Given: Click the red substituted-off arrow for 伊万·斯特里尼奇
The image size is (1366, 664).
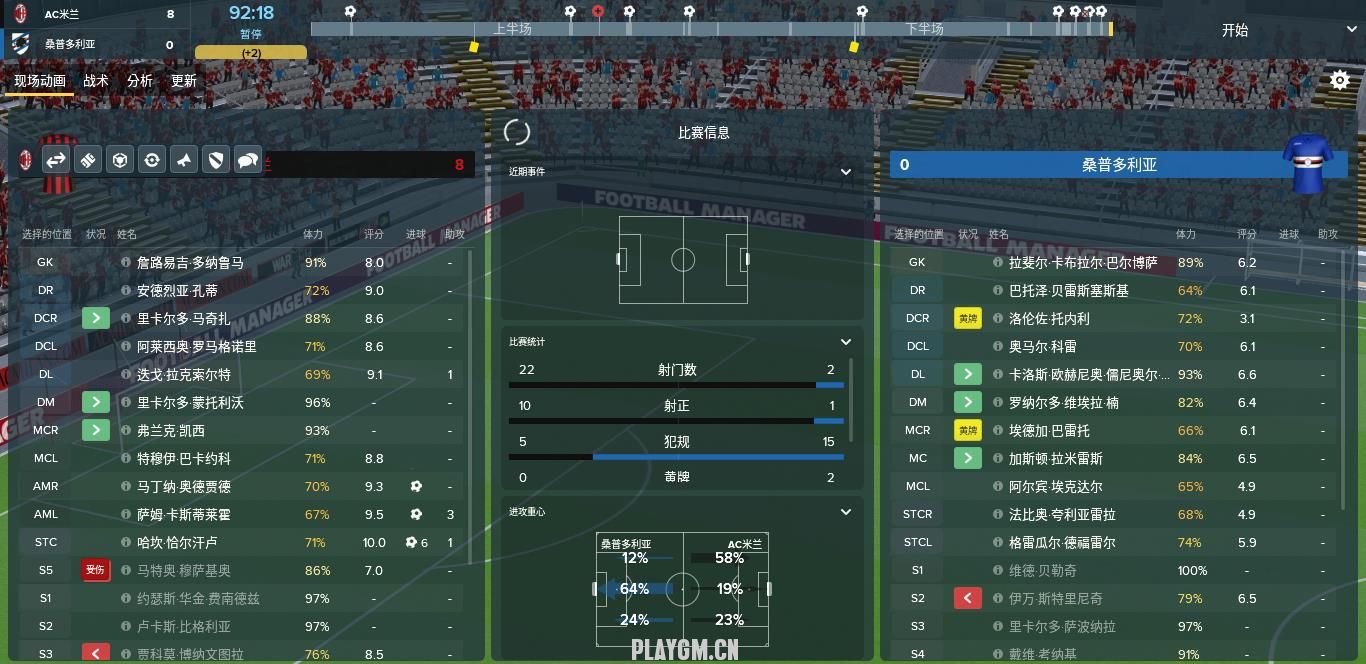Looking at the screenshot, I should 967,598.
